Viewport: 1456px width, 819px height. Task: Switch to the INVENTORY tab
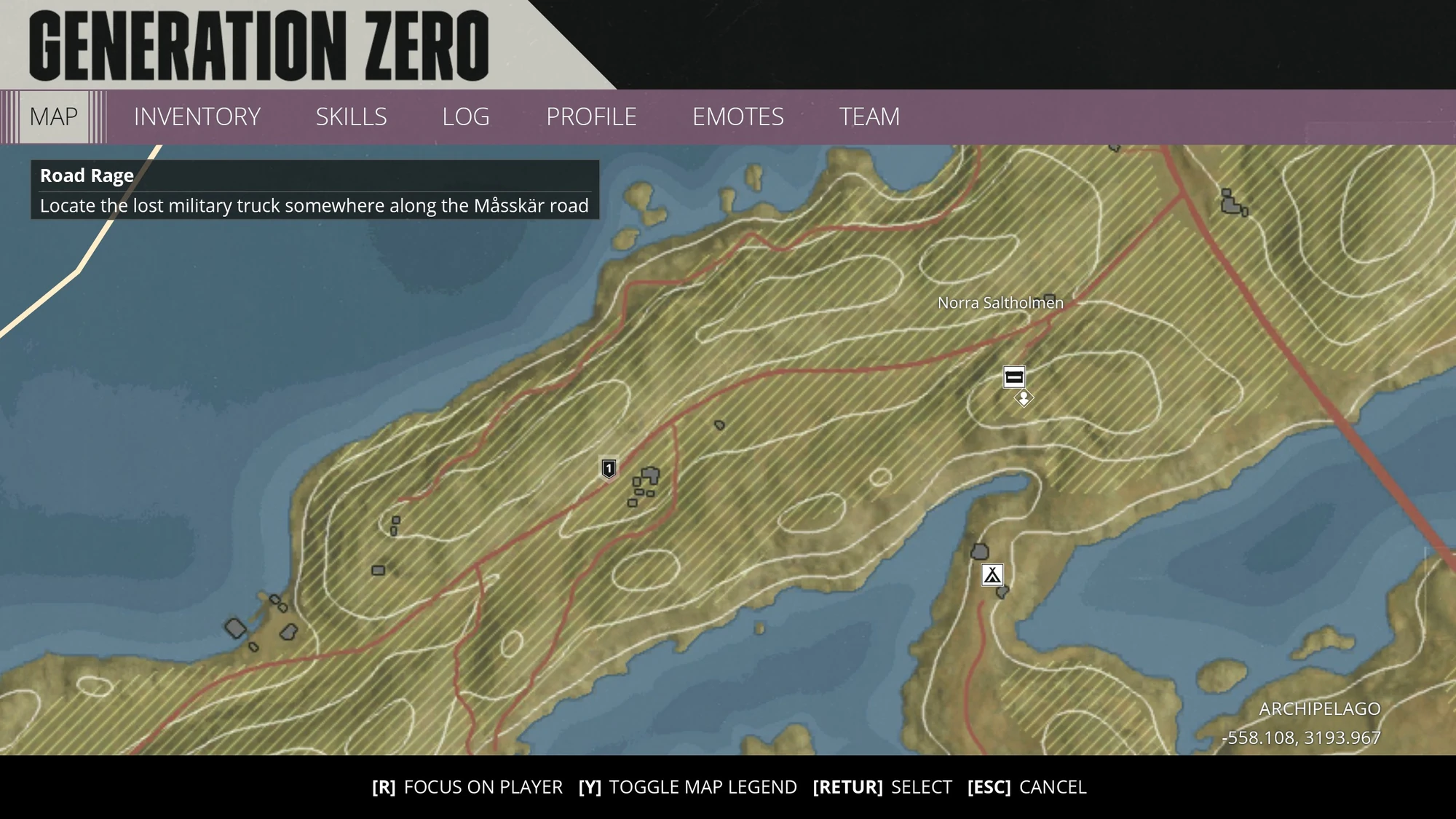tap(197, 116)
